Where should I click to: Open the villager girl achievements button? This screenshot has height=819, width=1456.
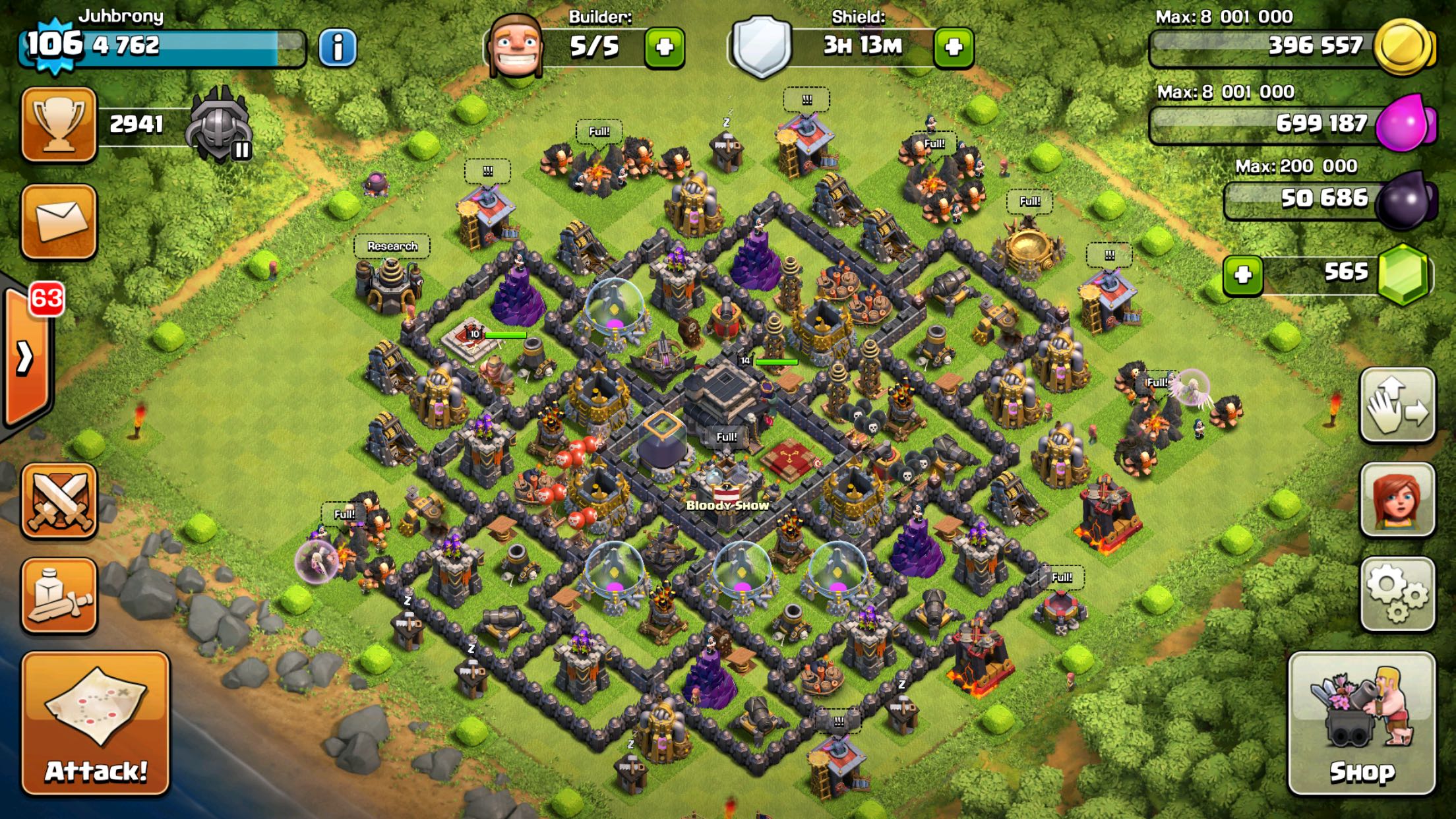1397,499
